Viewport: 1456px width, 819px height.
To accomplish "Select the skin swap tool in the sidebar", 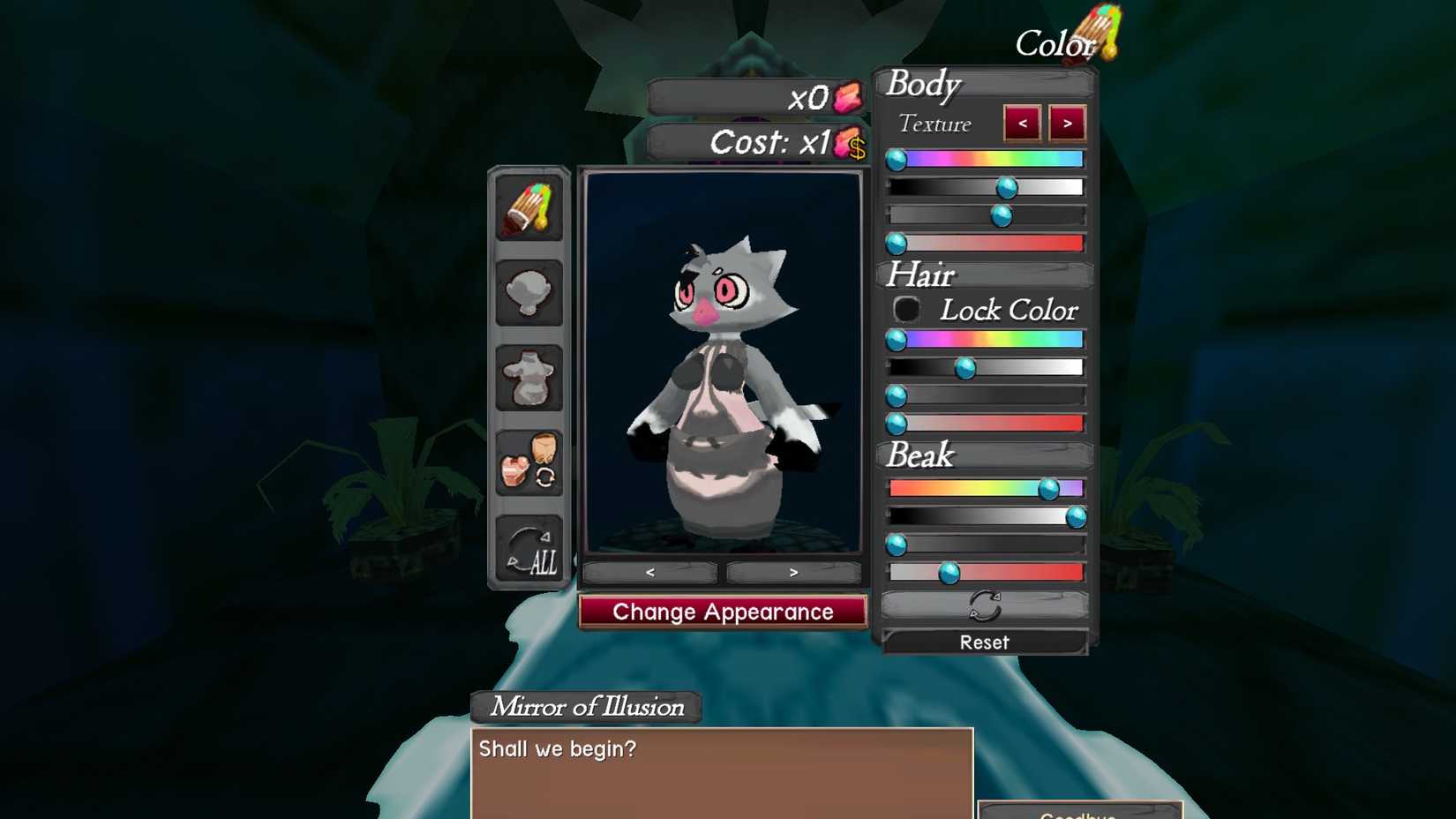I will (529, 463).
